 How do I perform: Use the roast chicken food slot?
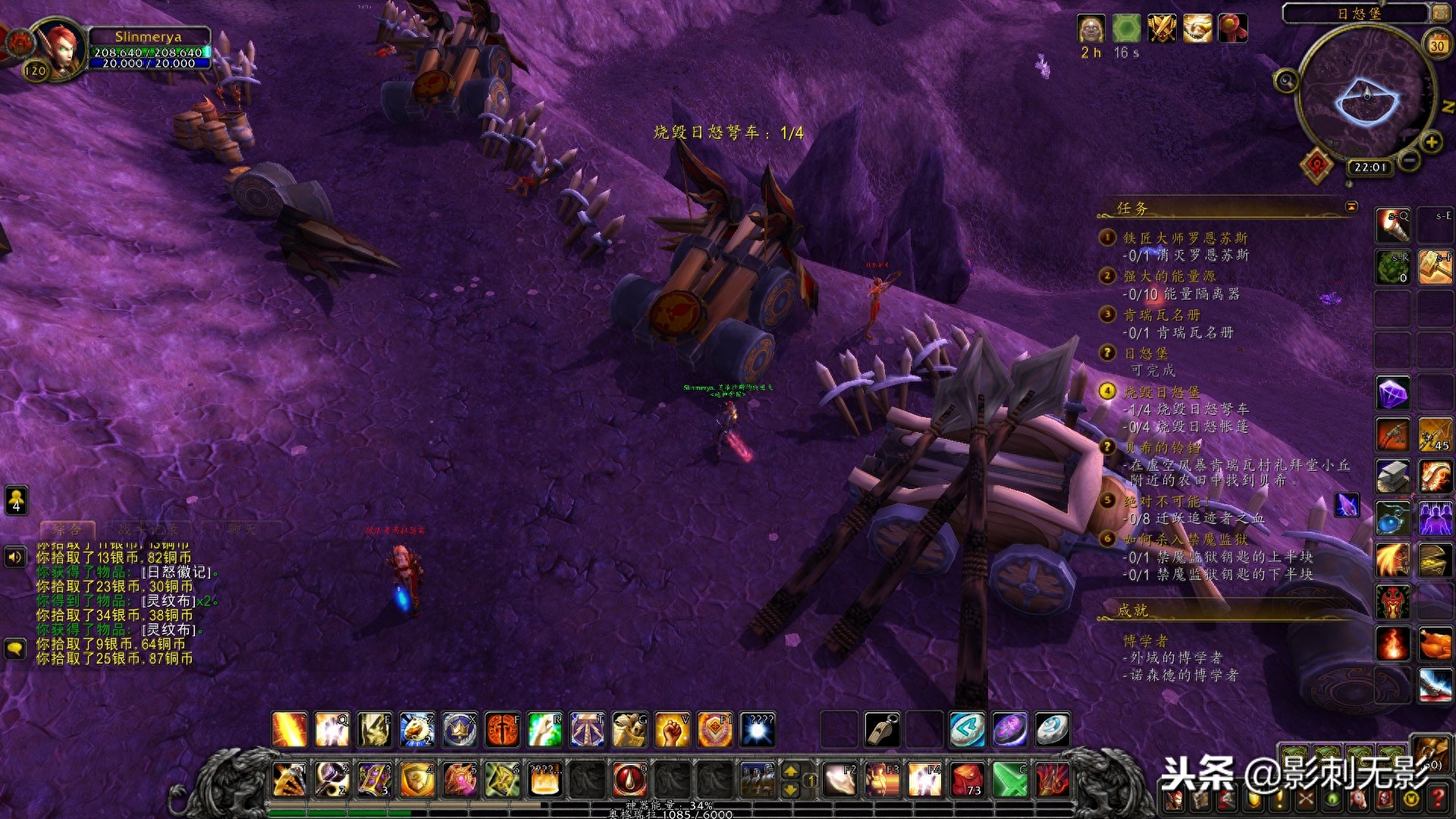1435,645
